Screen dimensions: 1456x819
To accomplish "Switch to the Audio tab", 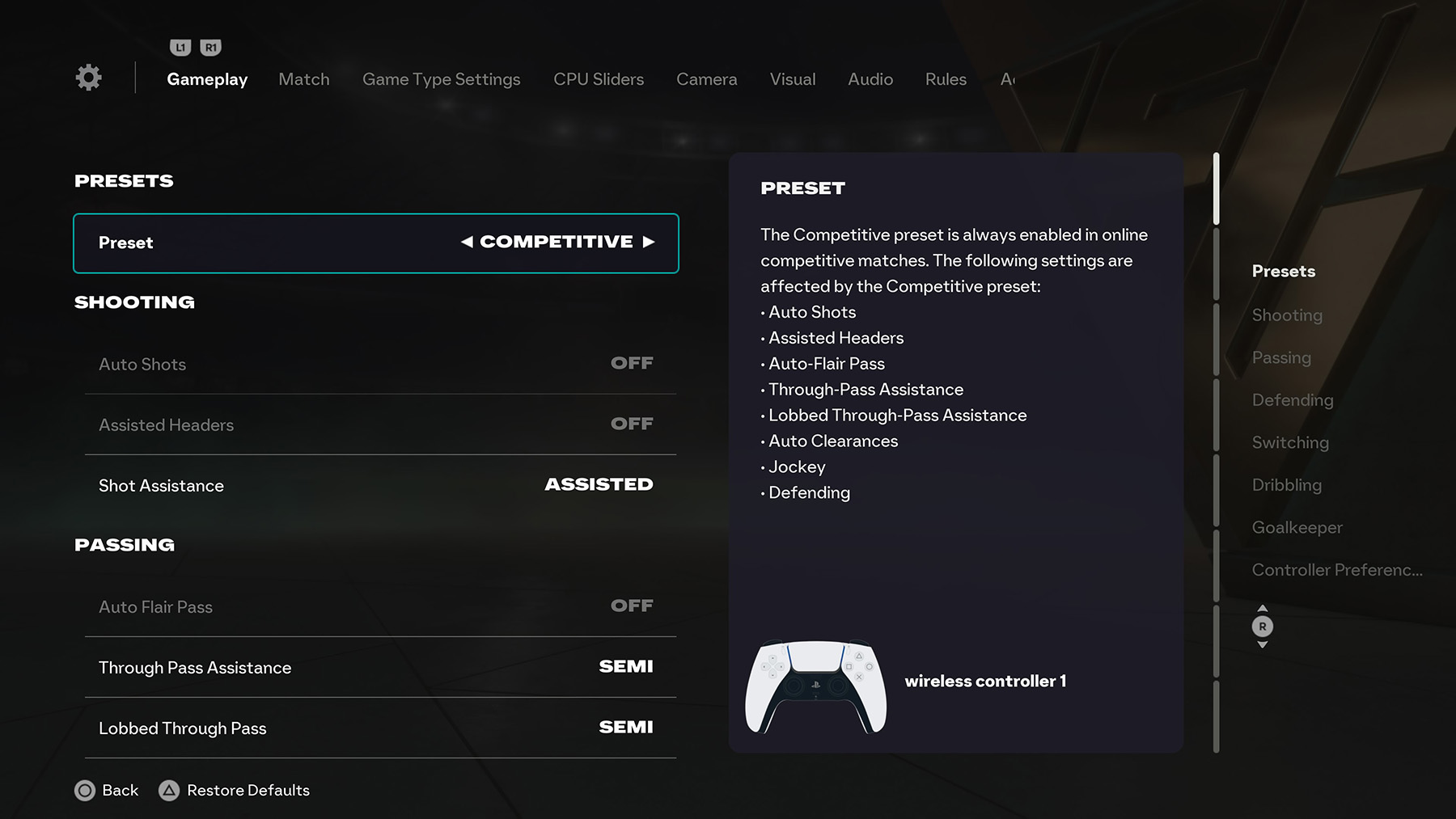I will pyautogui.click(x=870, y=79).
